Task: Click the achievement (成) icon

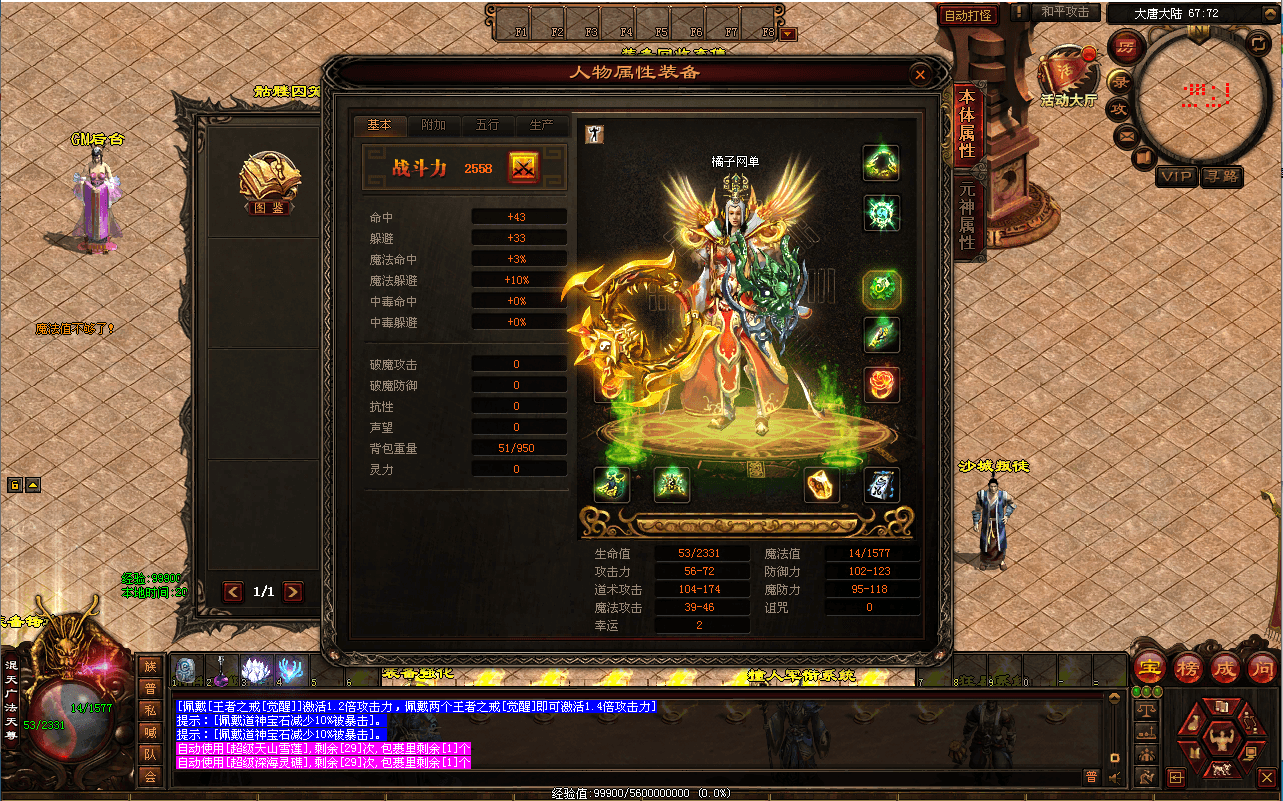Action: coord(1225,670)
